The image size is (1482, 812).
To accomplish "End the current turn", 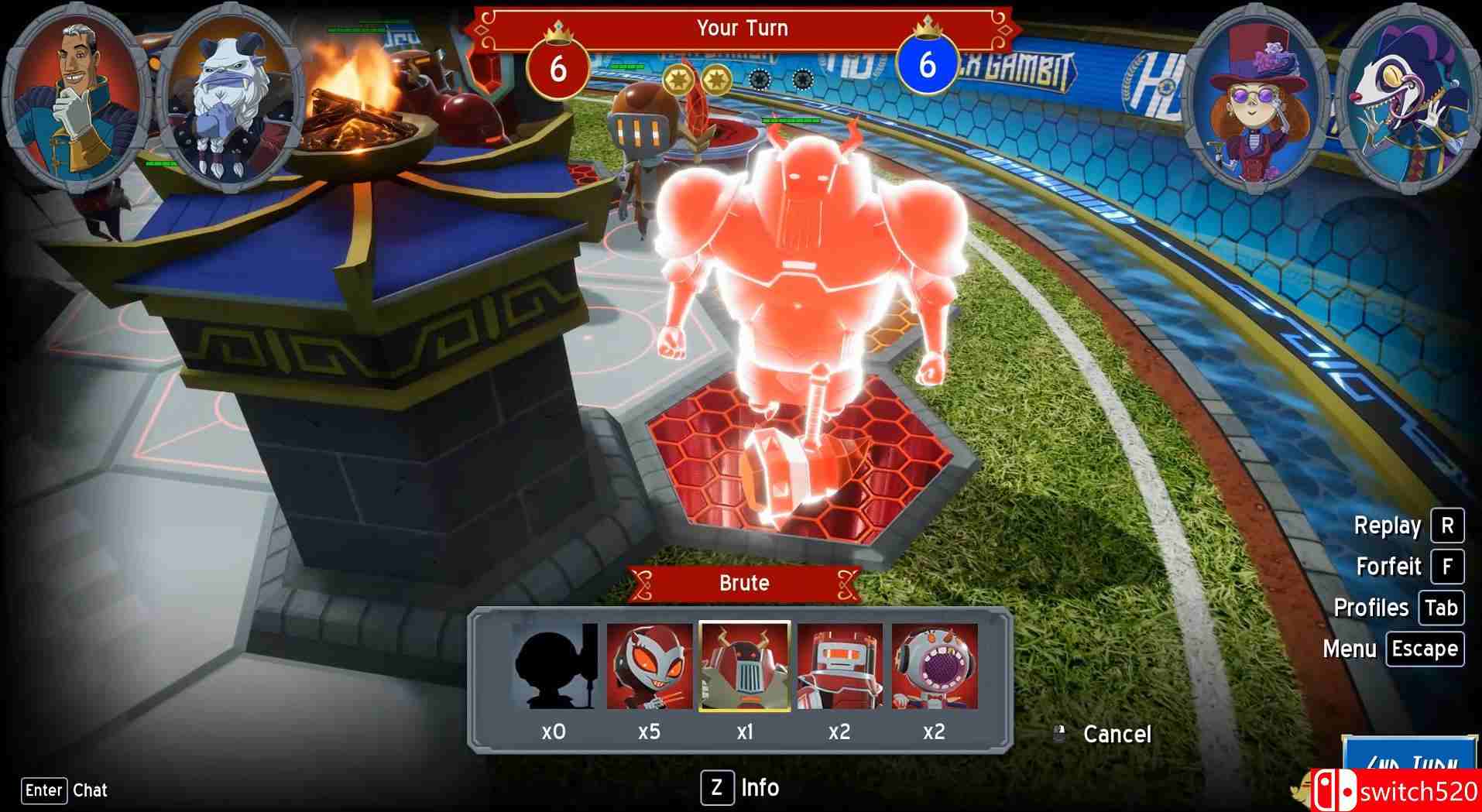I will click(1409, 765).
